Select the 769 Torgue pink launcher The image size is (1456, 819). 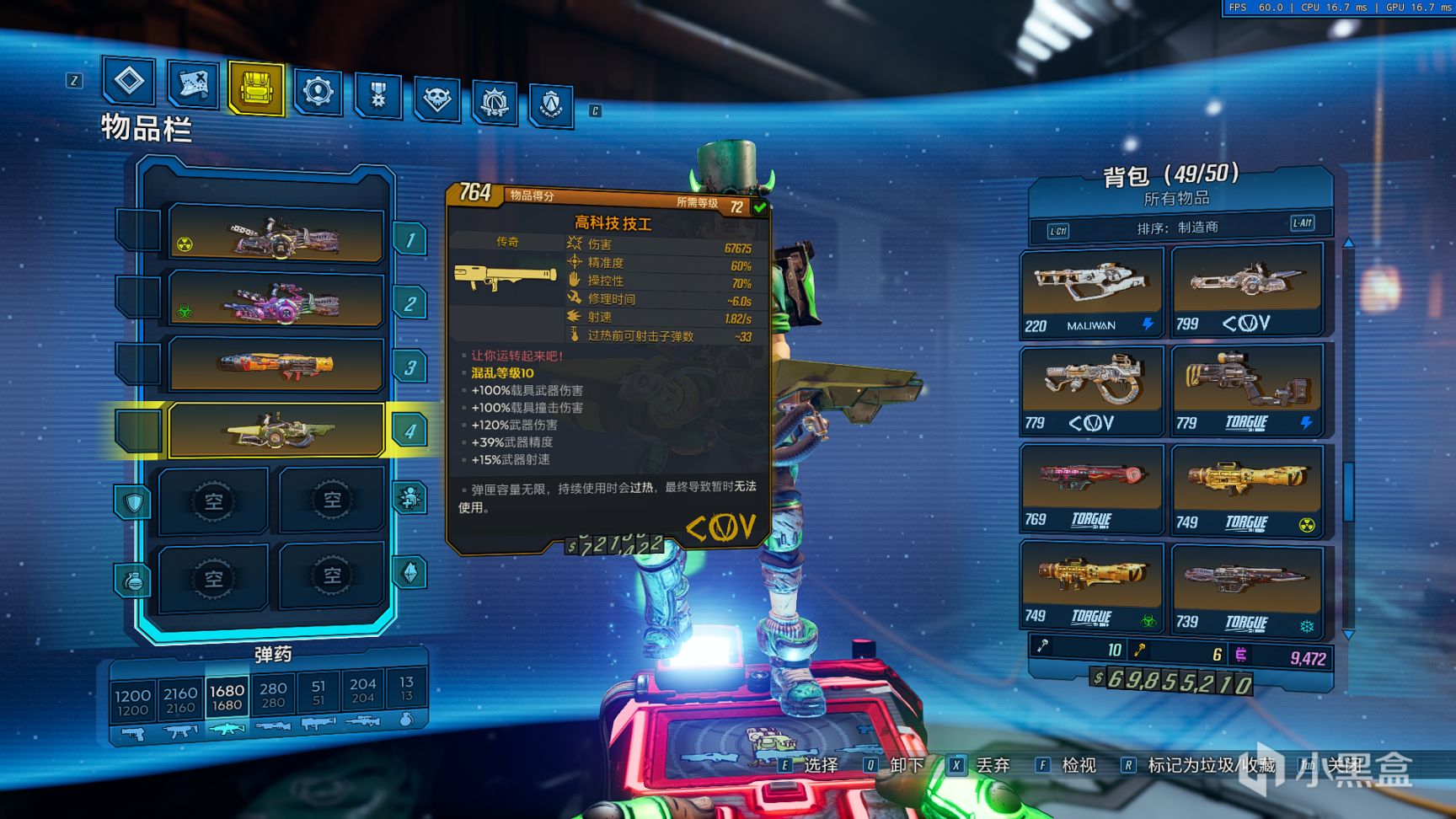point(1092,488)
